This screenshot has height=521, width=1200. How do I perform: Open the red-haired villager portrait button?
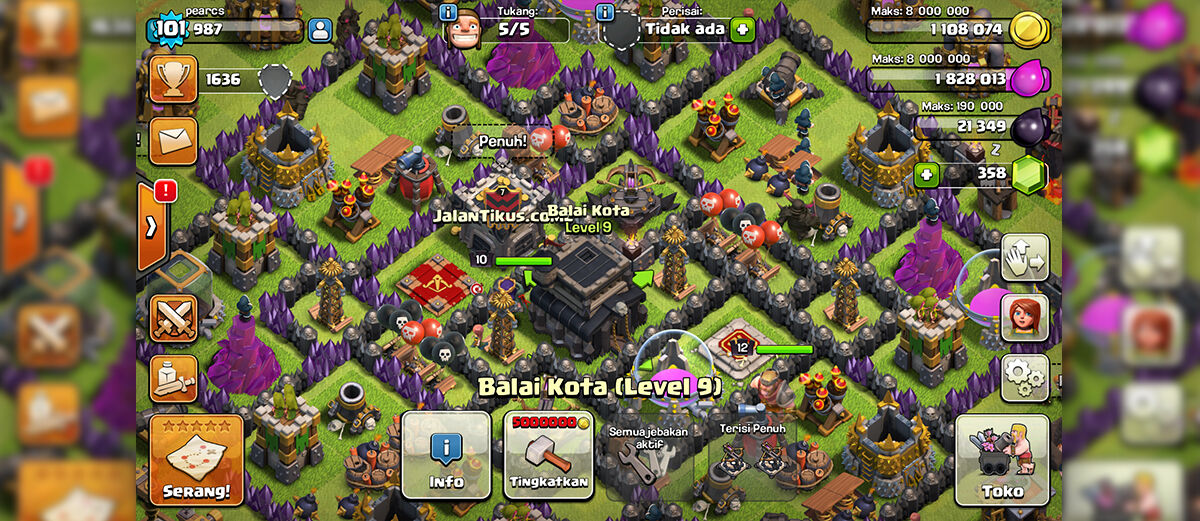(x=1024, y=317)
